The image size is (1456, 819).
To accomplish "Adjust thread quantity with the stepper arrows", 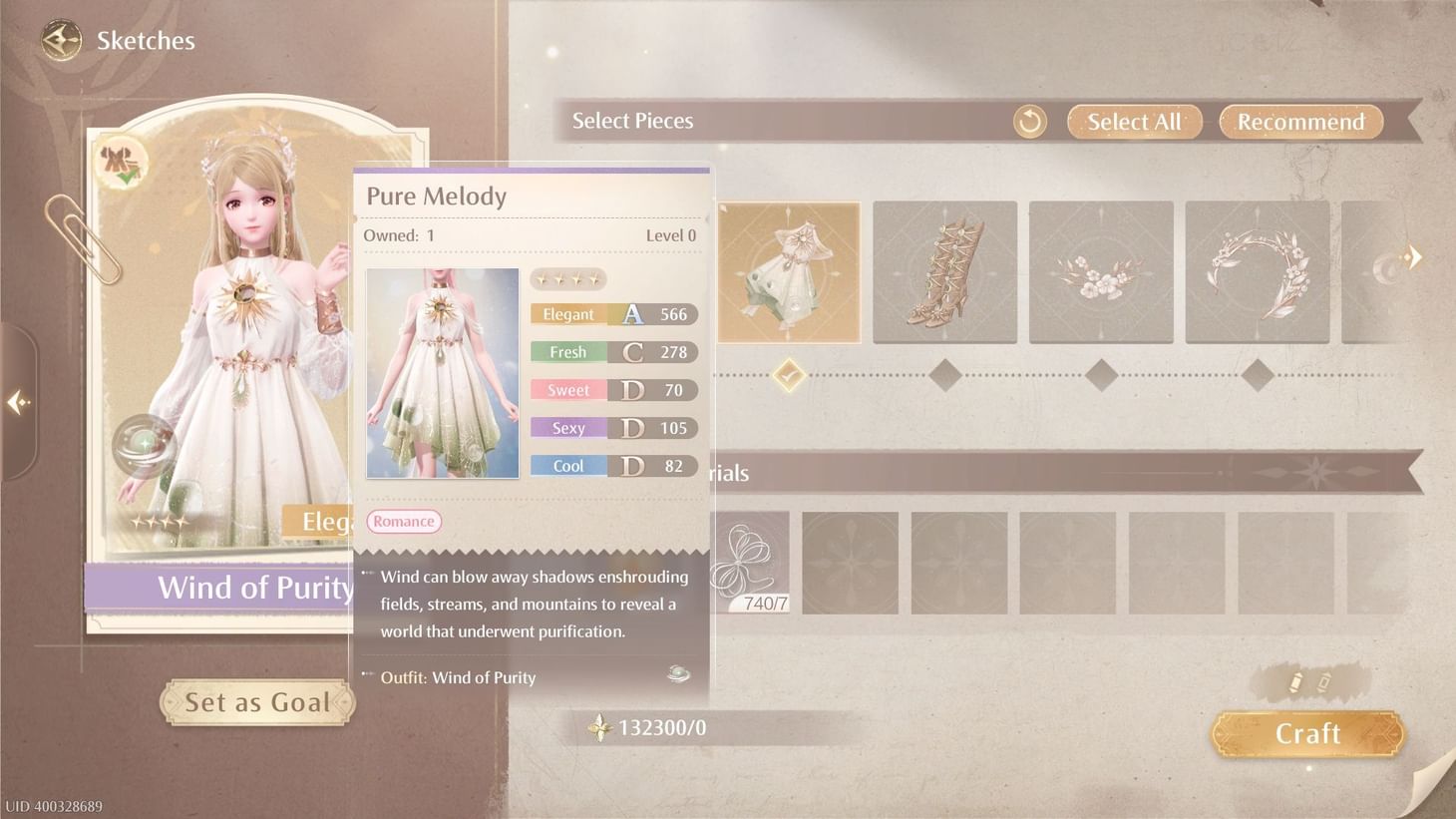I will tap(1307, 680).
